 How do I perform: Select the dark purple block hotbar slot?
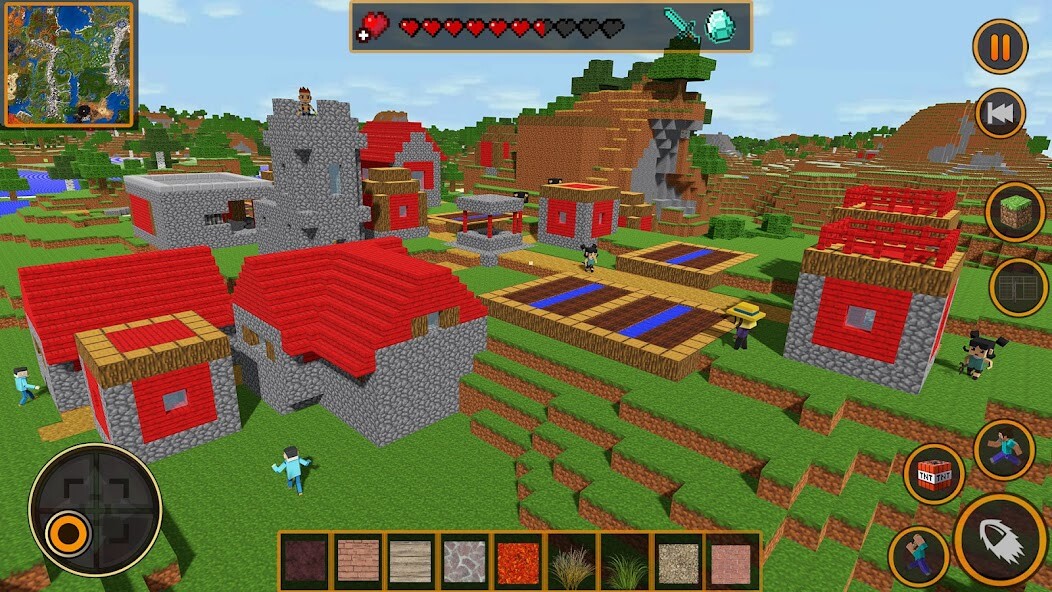click(x=305, y=560)
